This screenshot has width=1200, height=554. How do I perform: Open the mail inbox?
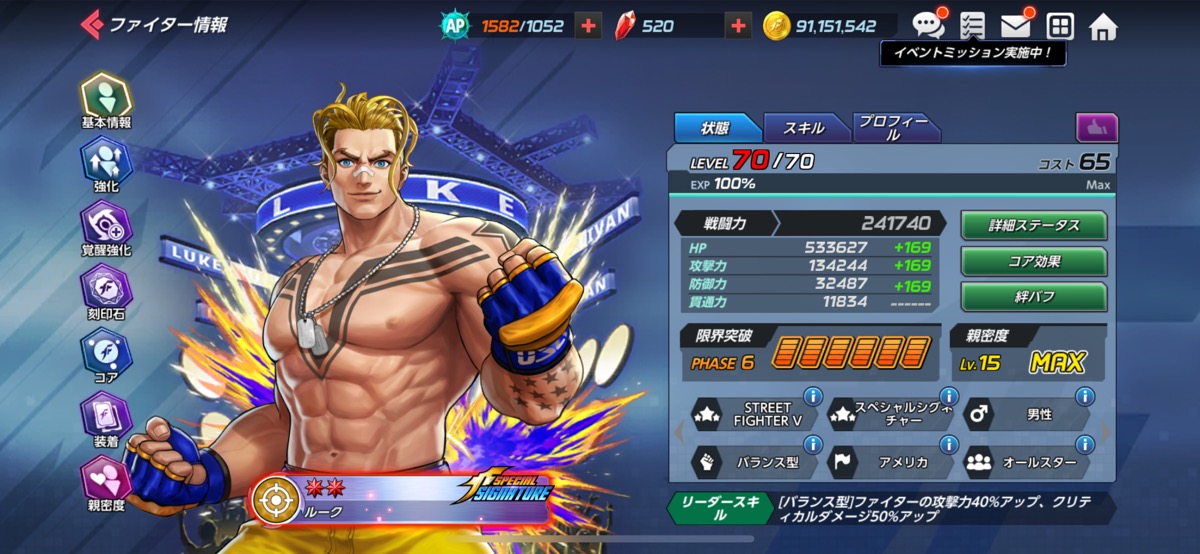click(1016, 26)
